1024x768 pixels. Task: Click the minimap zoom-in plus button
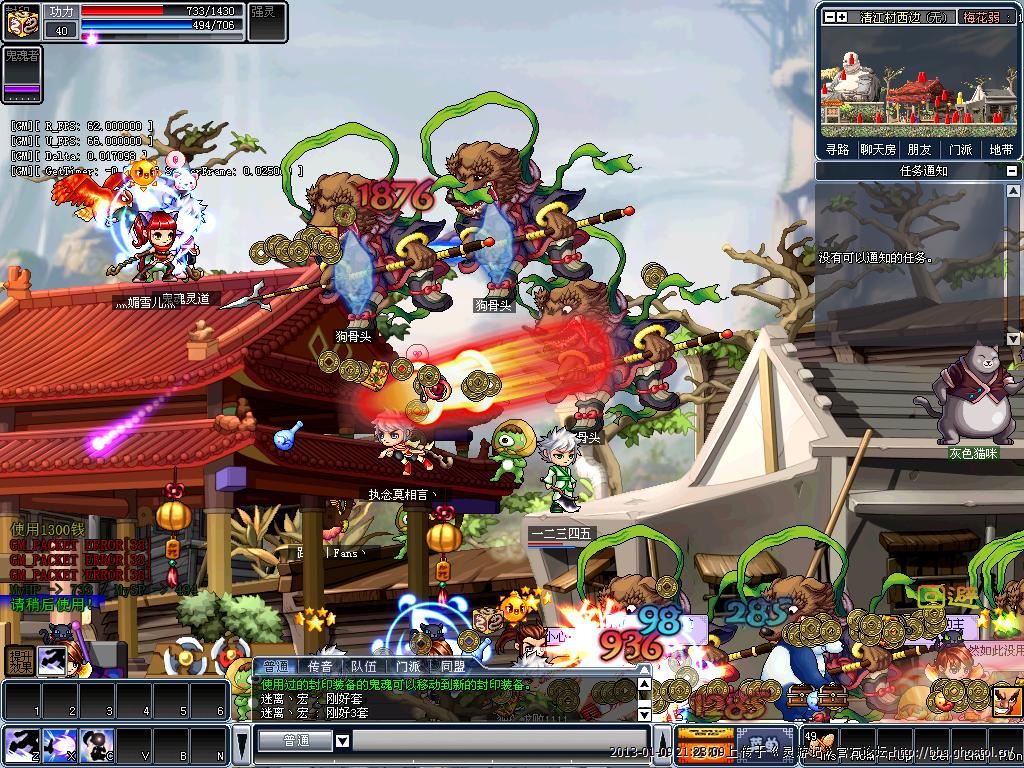[x=842, y=17]
